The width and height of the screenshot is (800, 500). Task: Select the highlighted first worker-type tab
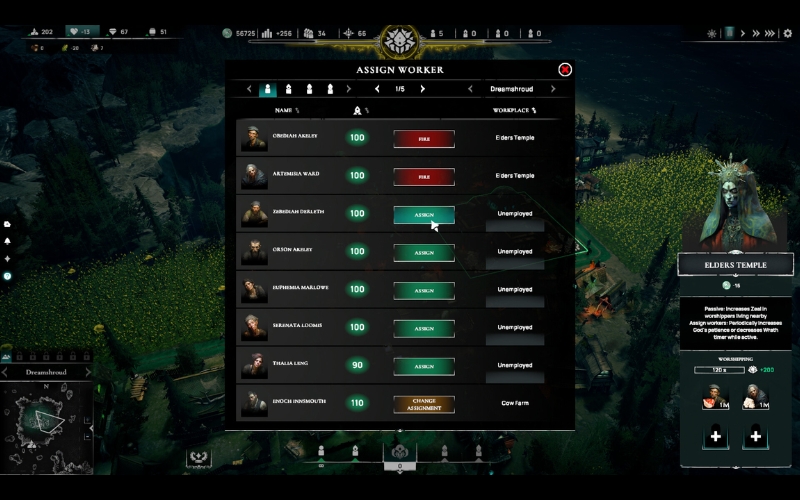pos(268,89)
